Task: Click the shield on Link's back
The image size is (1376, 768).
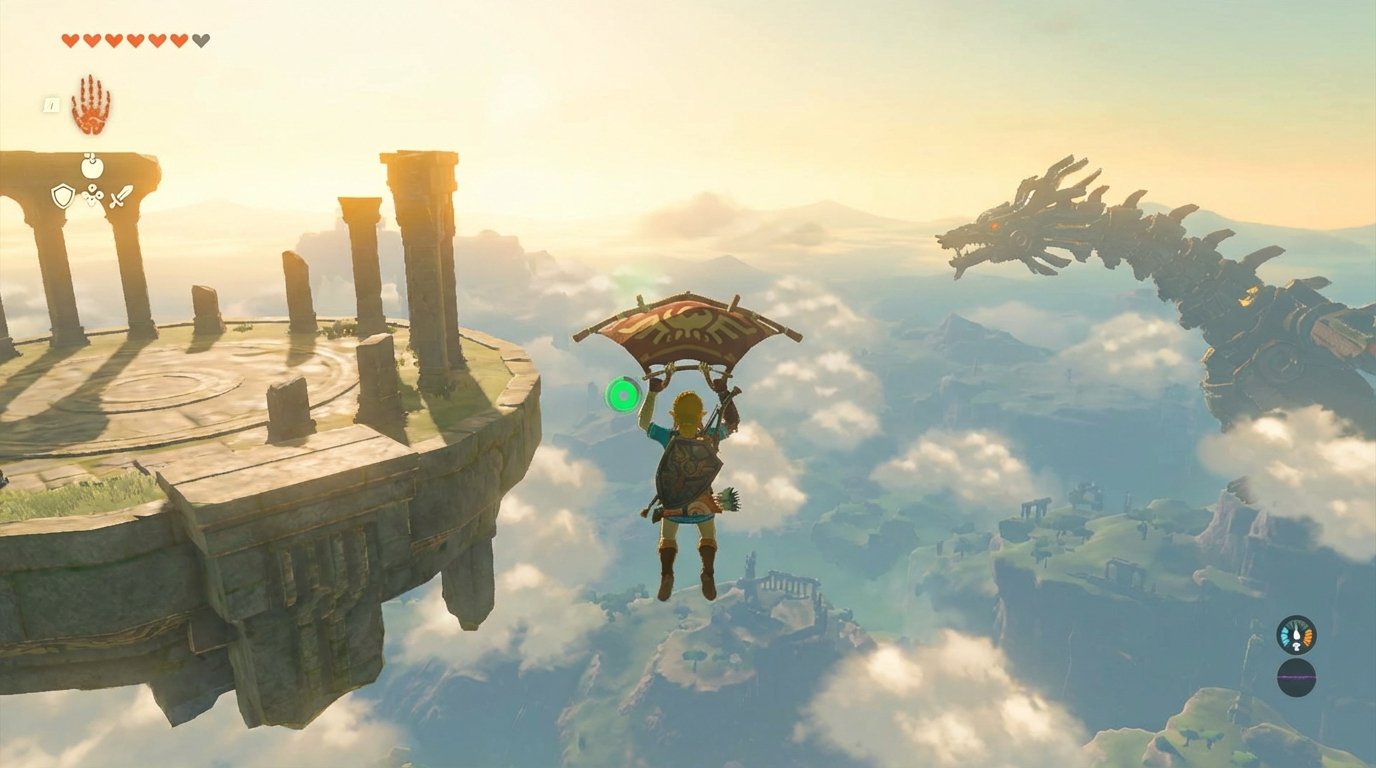Action: point(690,470)
